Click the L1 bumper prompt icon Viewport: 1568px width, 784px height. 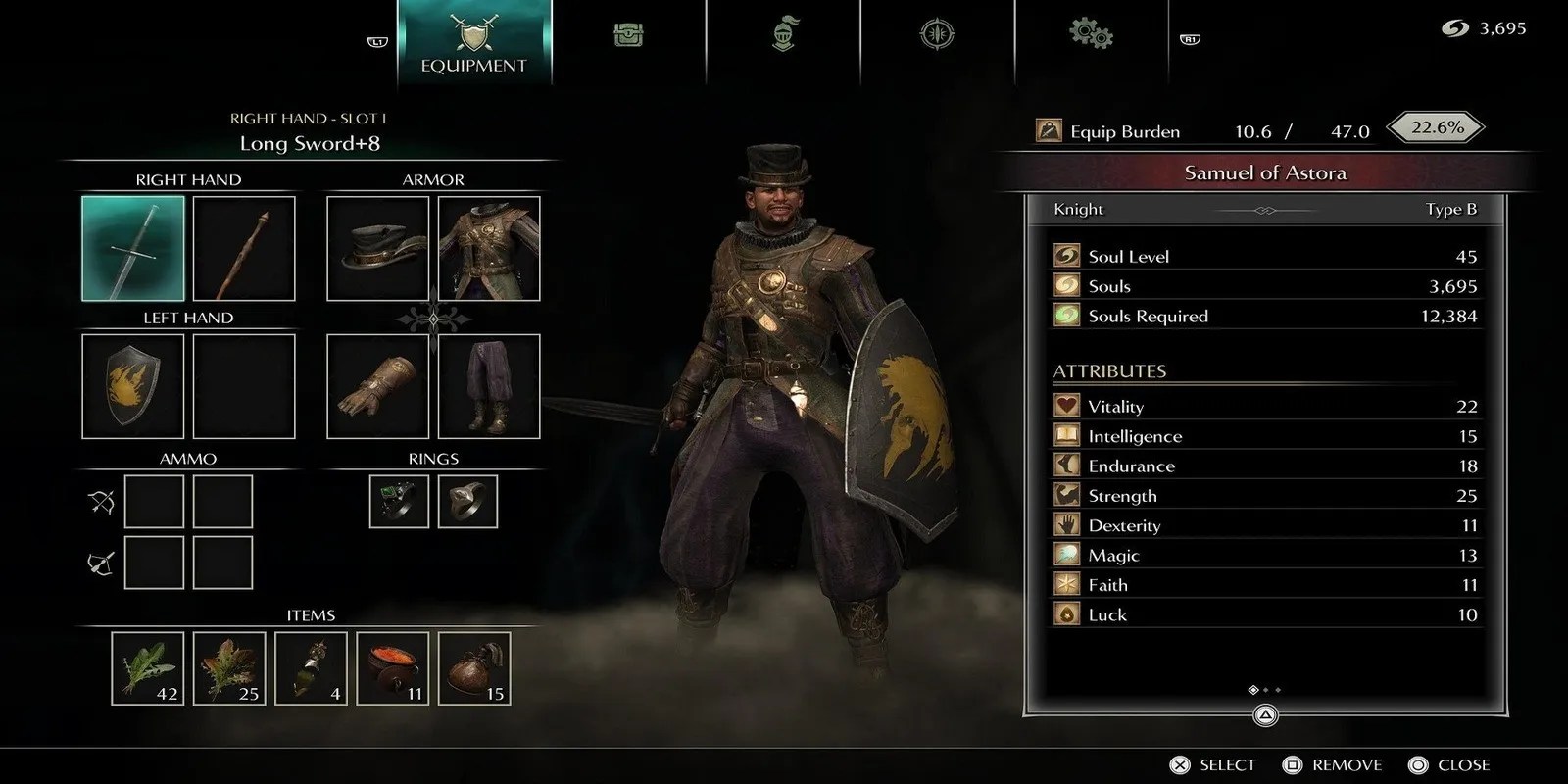pyautogui.click(x=379, y=42)
